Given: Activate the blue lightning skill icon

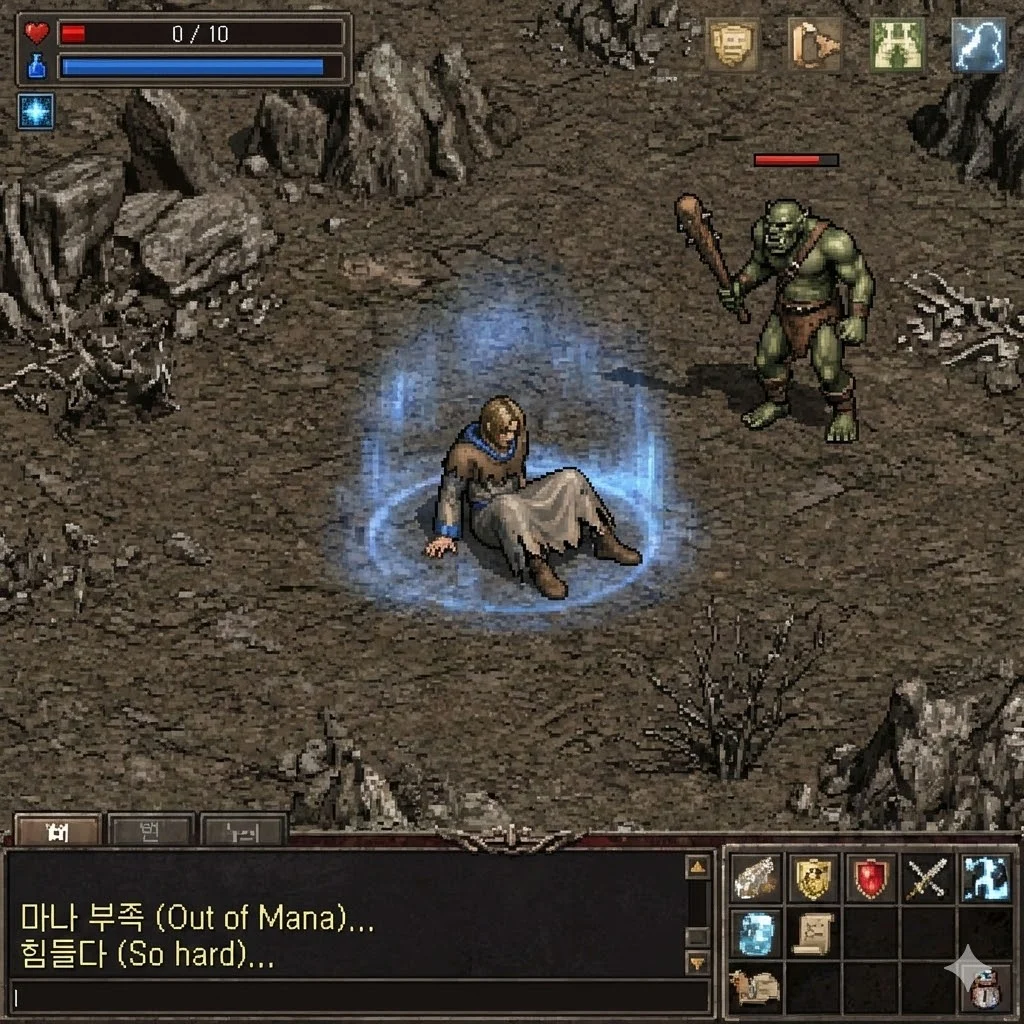Looking at the screenshot, I should point(978,45).
